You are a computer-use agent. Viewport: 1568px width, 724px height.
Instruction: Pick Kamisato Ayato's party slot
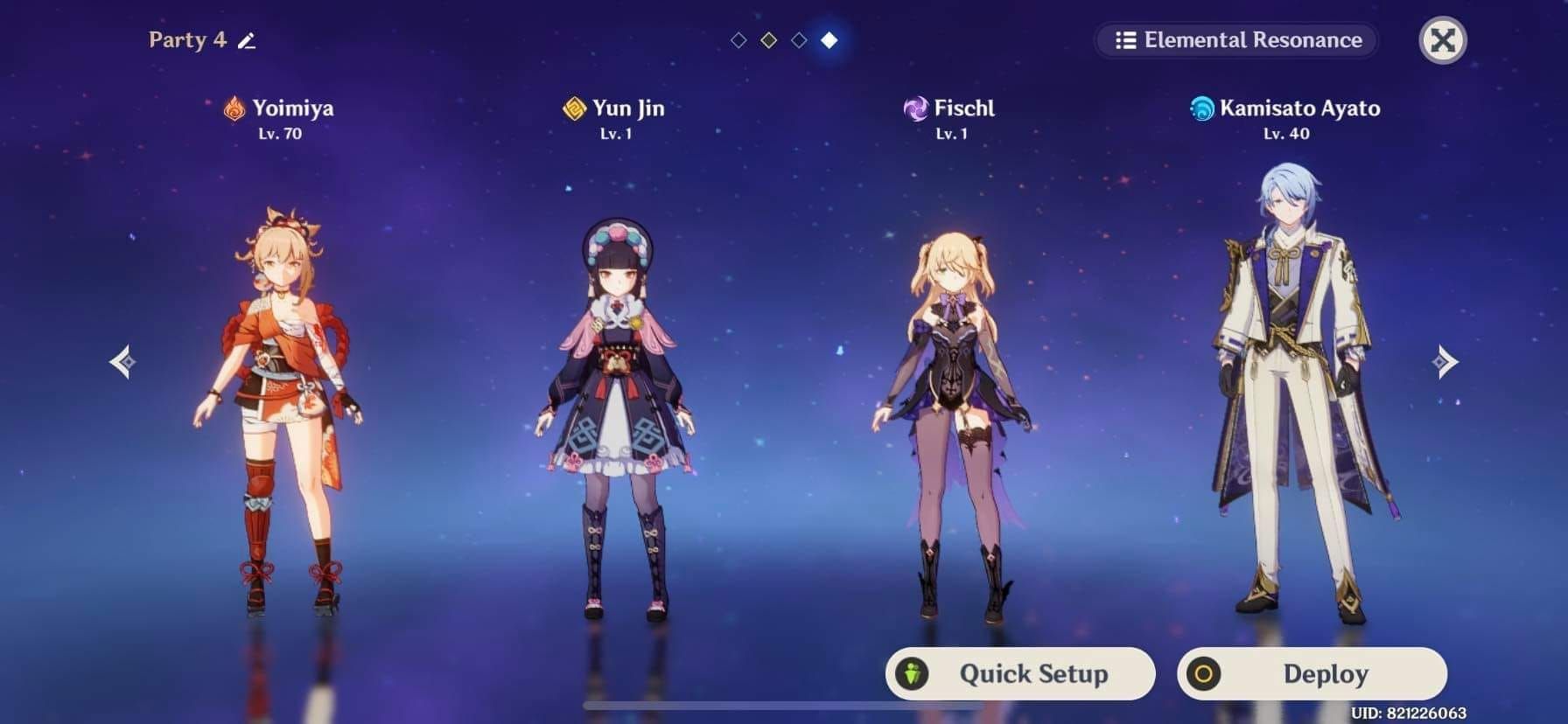(1286, 393)
